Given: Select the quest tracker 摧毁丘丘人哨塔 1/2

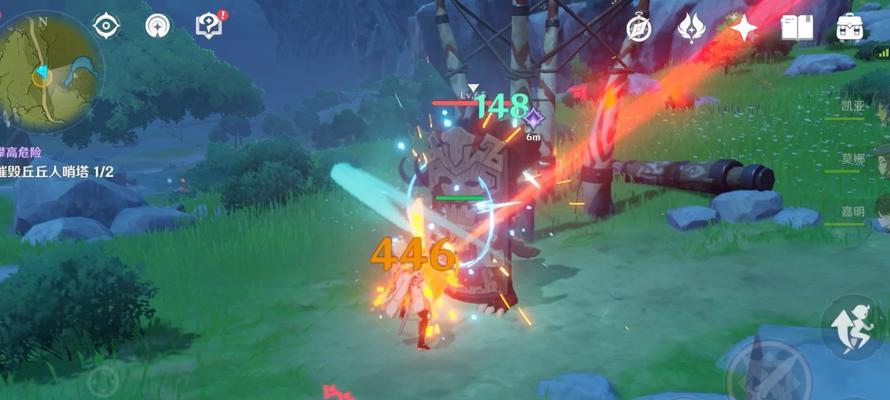Looking at the screenshot, I should tap(56, 172).
